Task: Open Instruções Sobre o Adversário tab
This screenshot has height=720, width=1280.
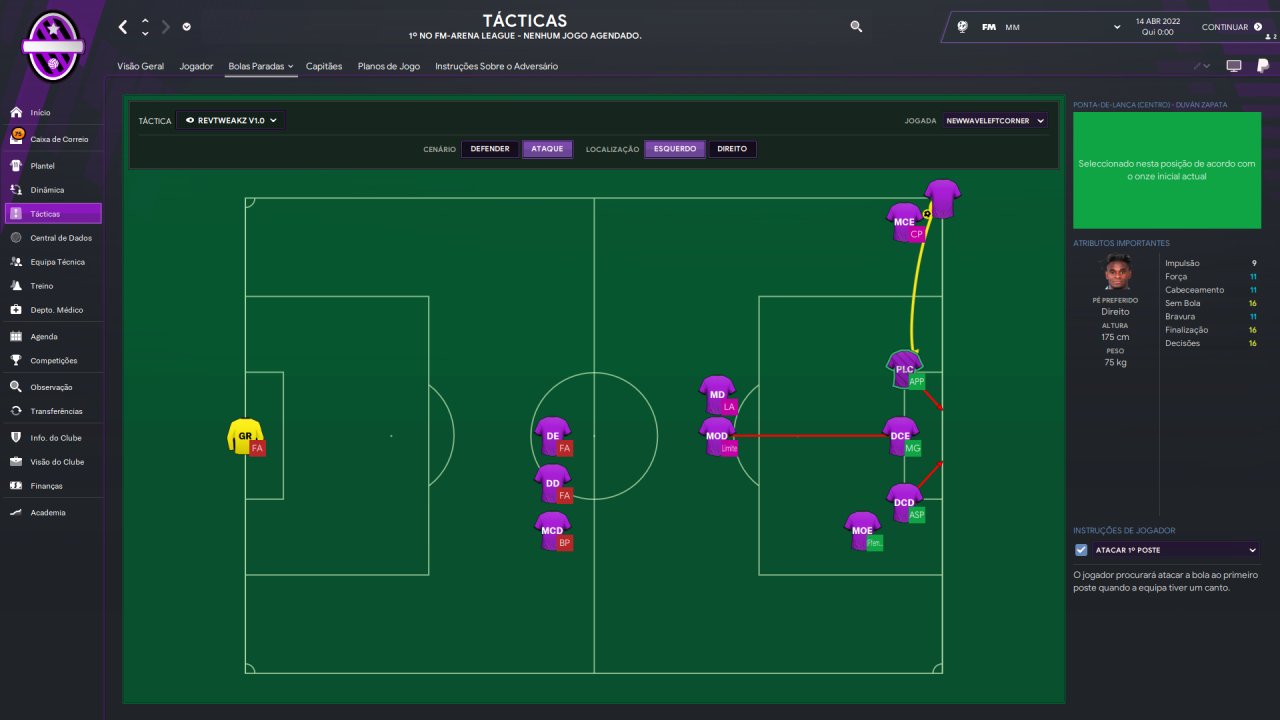Action: pos(496,66)
